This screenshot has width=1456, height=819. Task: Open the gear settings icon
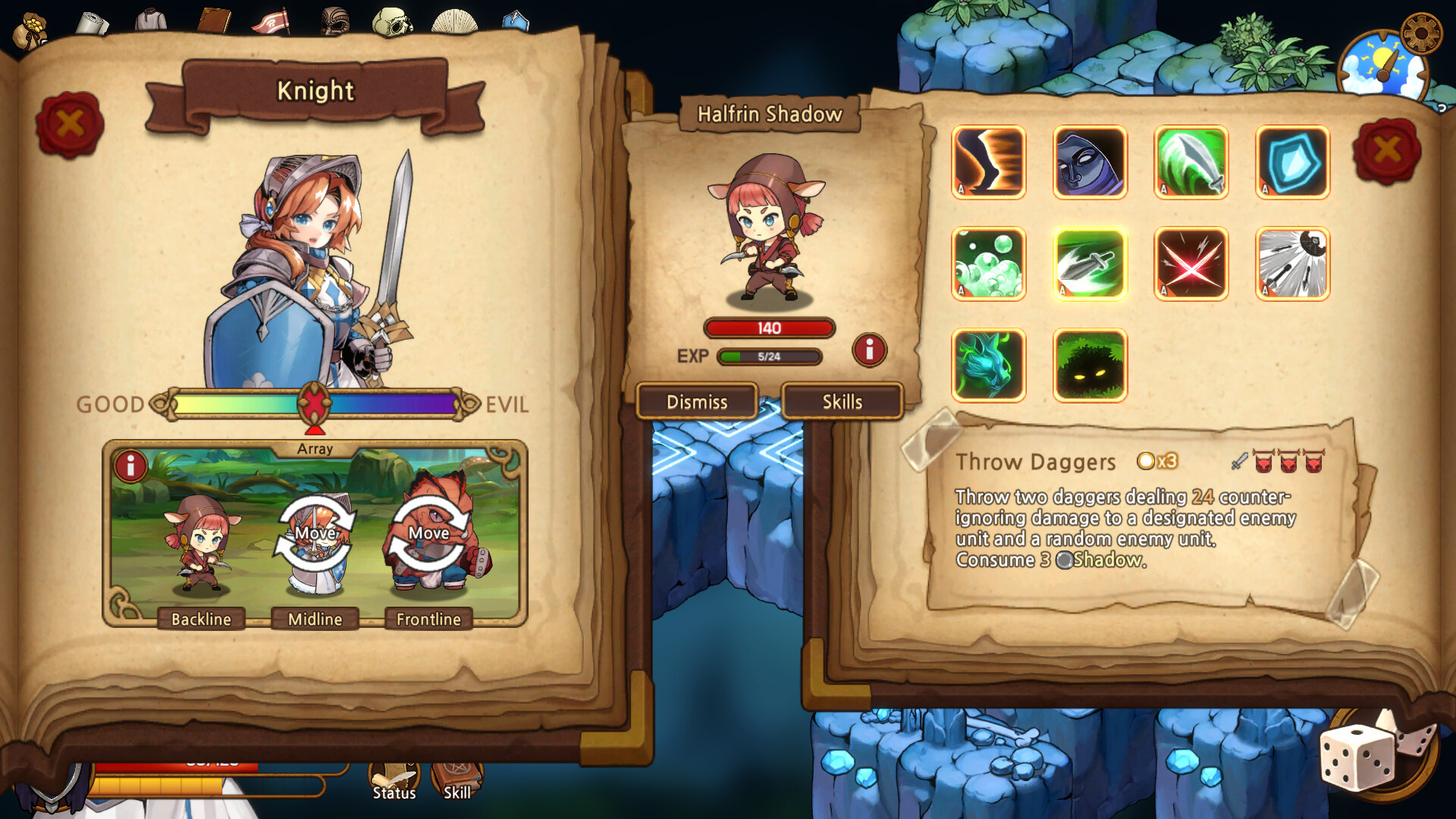coord(1420,33)
